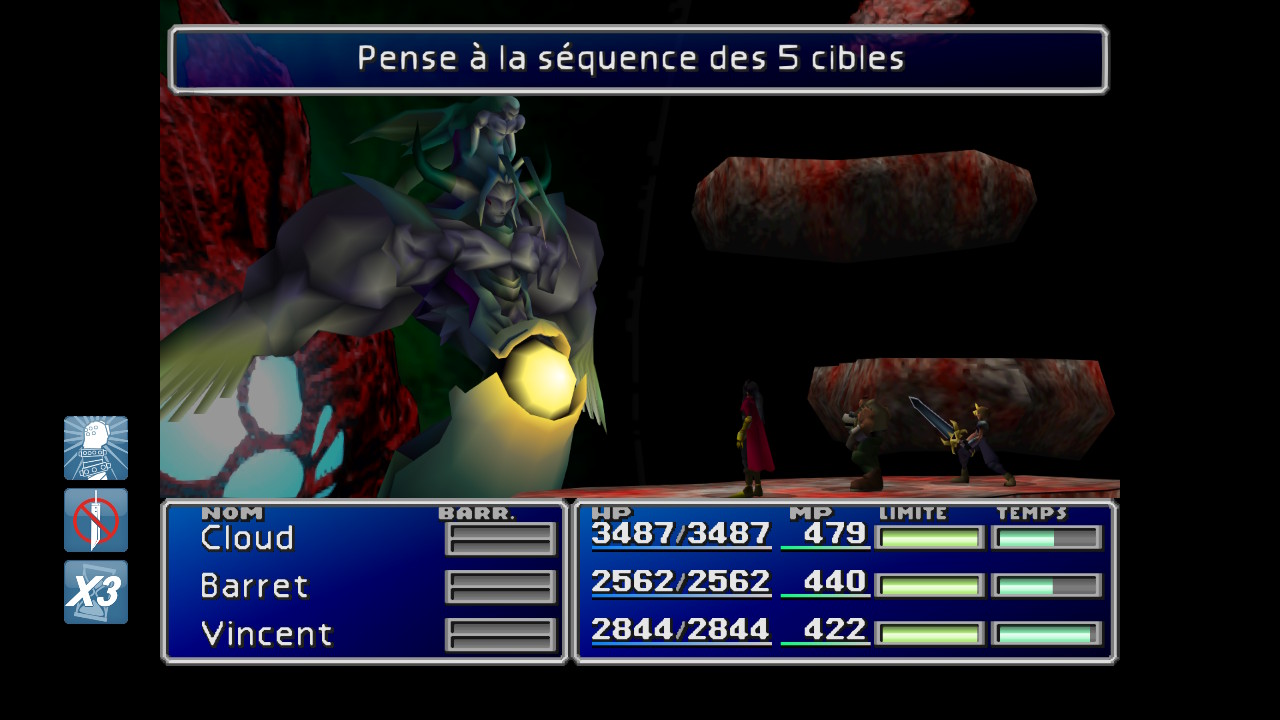The width and height of the screenshot is (1280, 720).
Task: Click the HP column header
Action: pyautogui.click(x=612, y=511)
